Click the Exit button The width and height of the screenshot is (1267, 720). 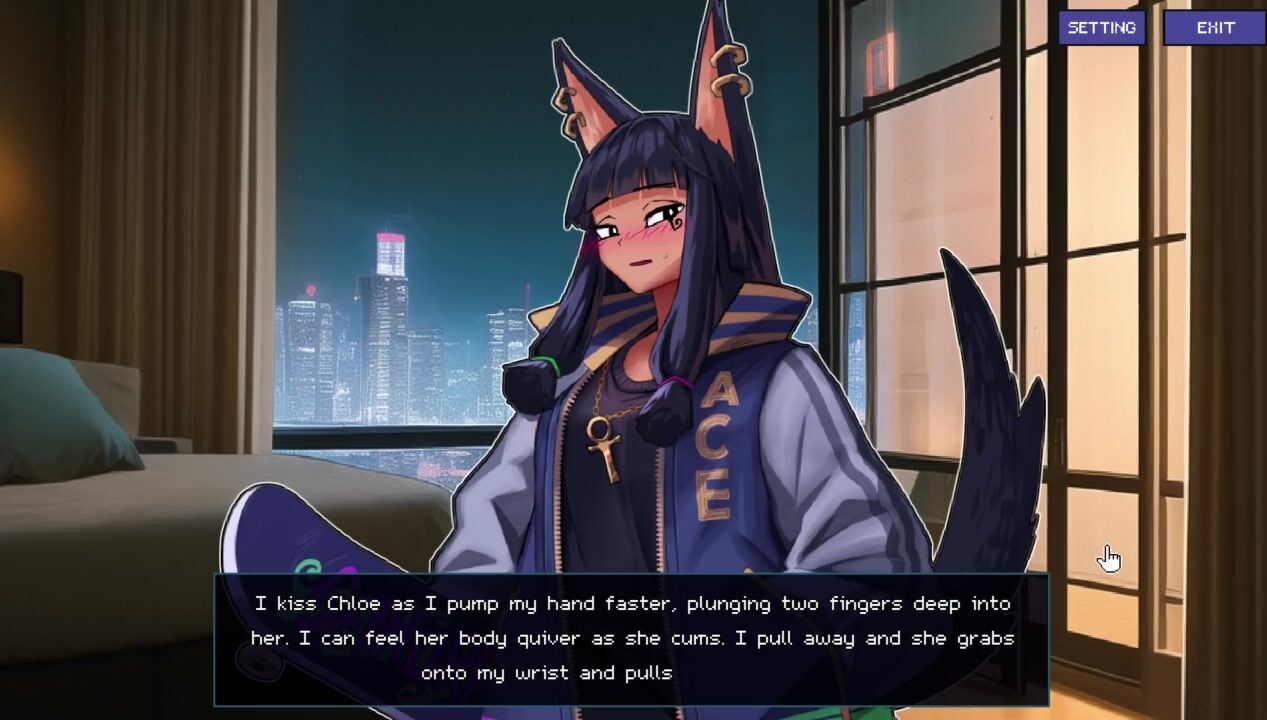pos(1215,28)
